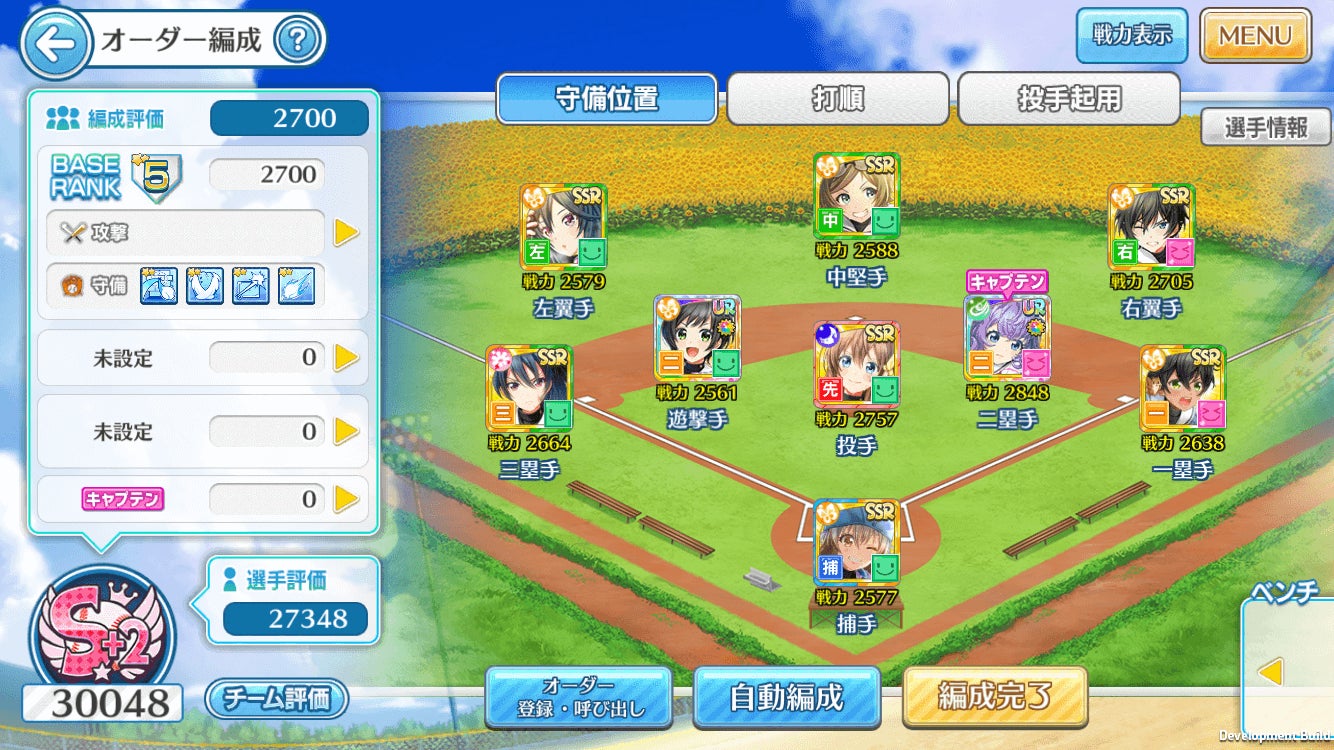Run 自動編成 auto formation
This screenshot has height=750, width=1334.
[x=787, y=697]
